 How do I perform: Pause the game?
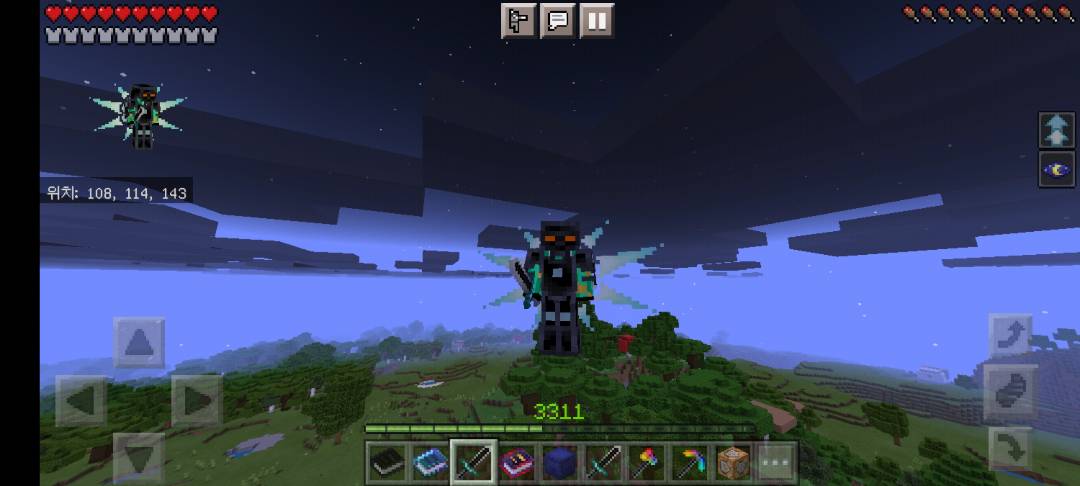coord(597,21)
